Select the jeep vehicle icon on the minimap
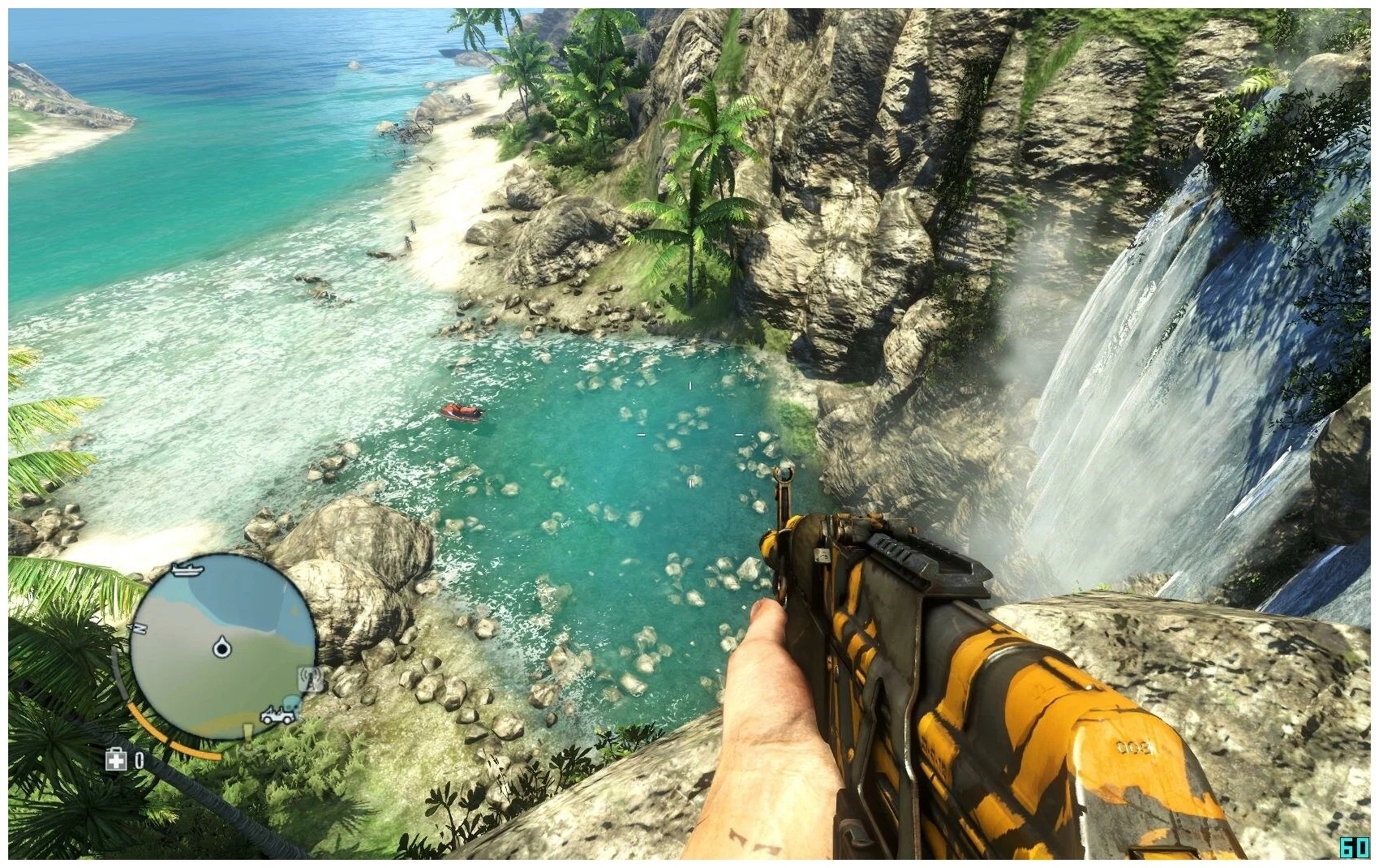The height and width of the screenshot is (868, 1379). click(278, 716)
